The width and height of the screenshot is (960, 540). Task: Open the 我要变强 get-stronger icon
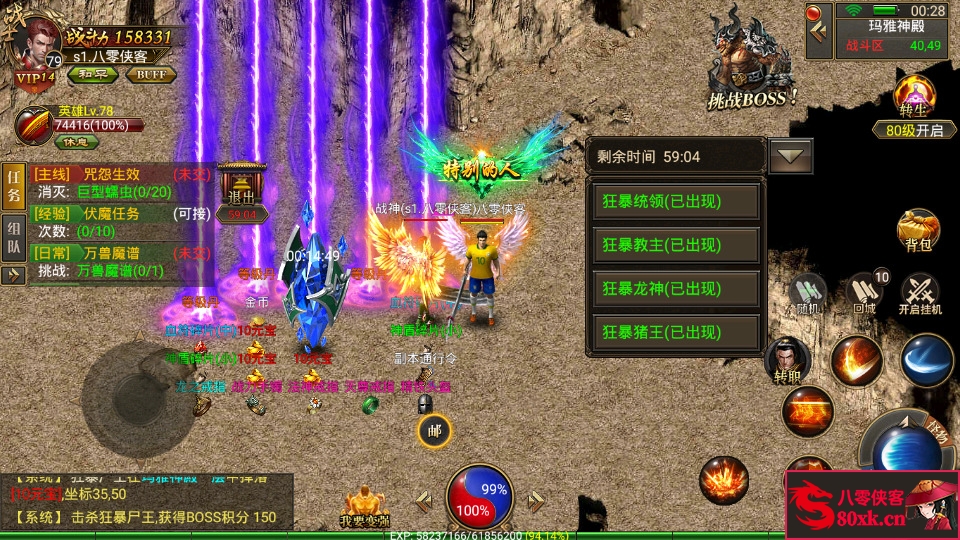pyautogui.click(x=365, y=507)
